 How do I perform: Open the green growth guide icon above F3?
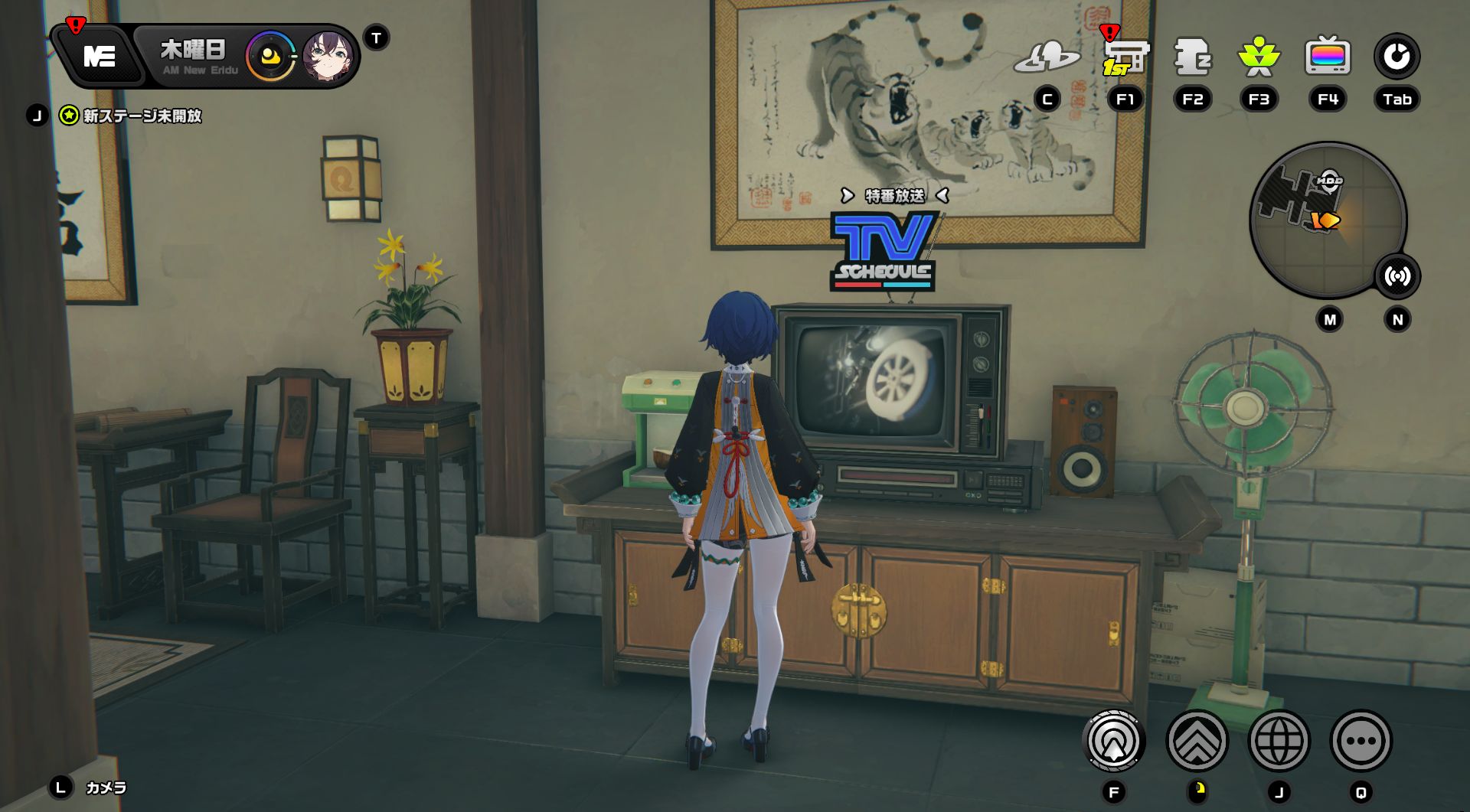click(1258, 56)
